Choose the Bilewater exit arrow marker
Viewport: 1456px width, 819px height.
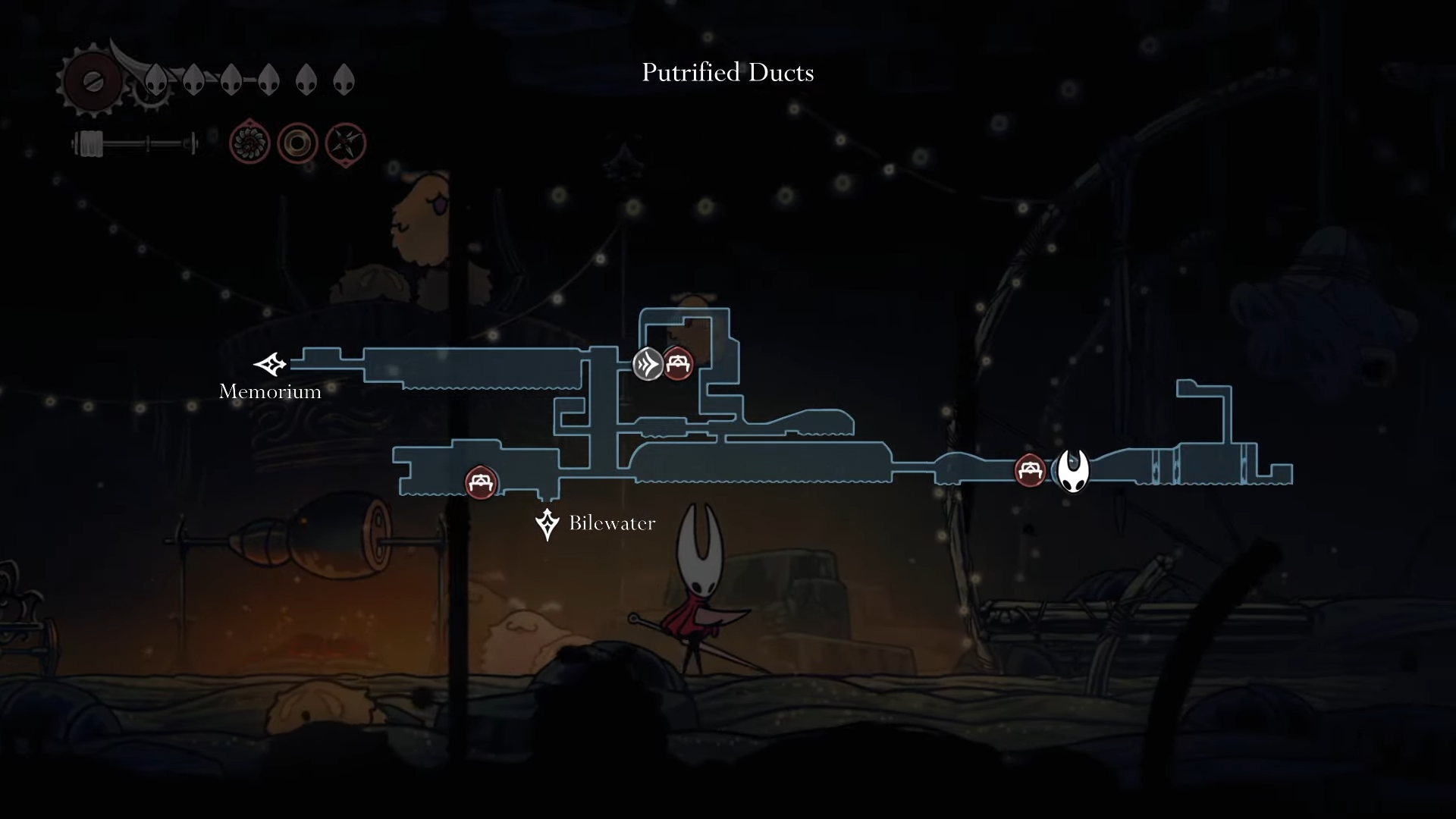click(x=547, y=524)
